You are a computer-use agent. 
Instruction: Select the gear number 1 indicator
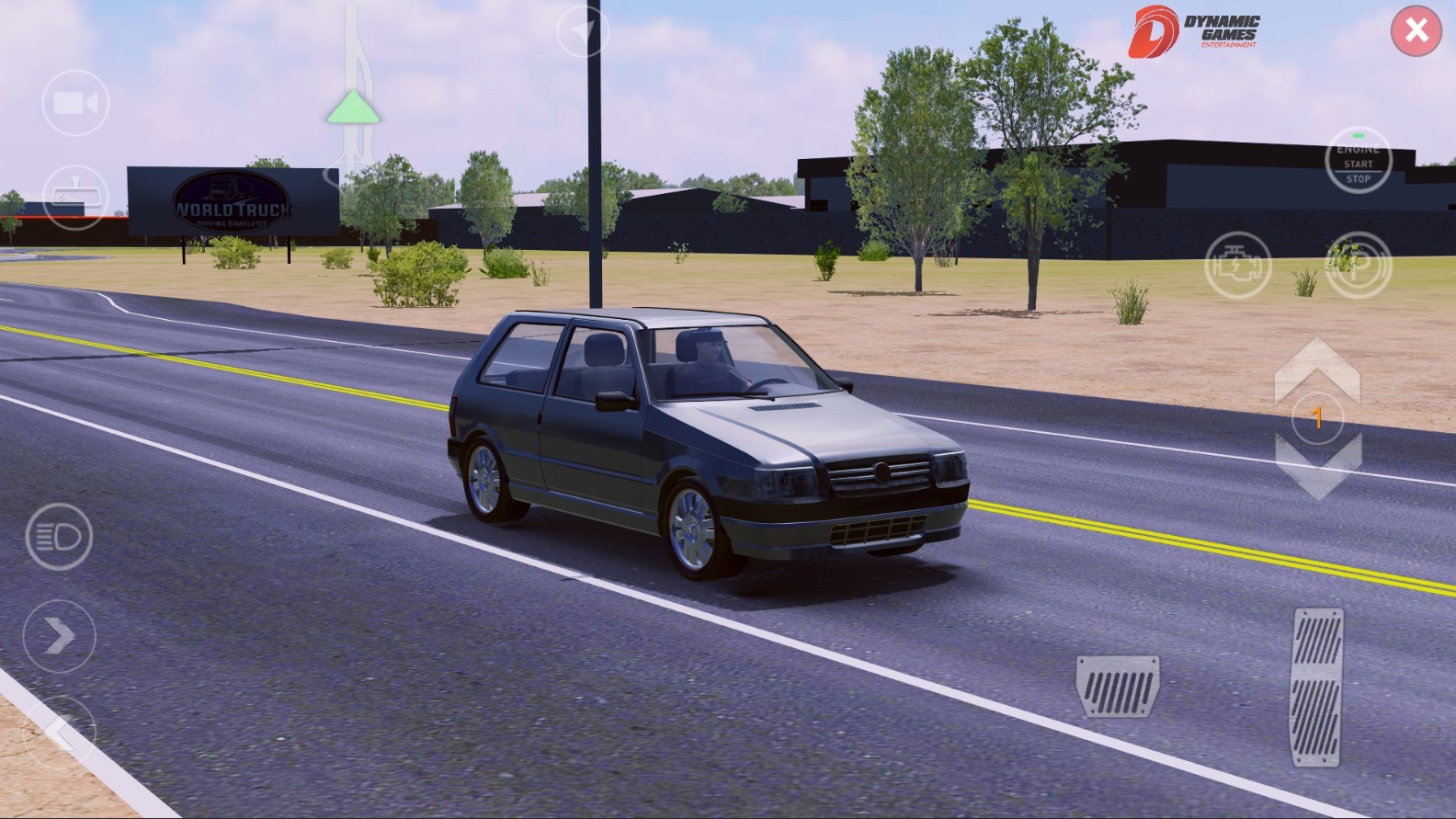(1317, 418)
